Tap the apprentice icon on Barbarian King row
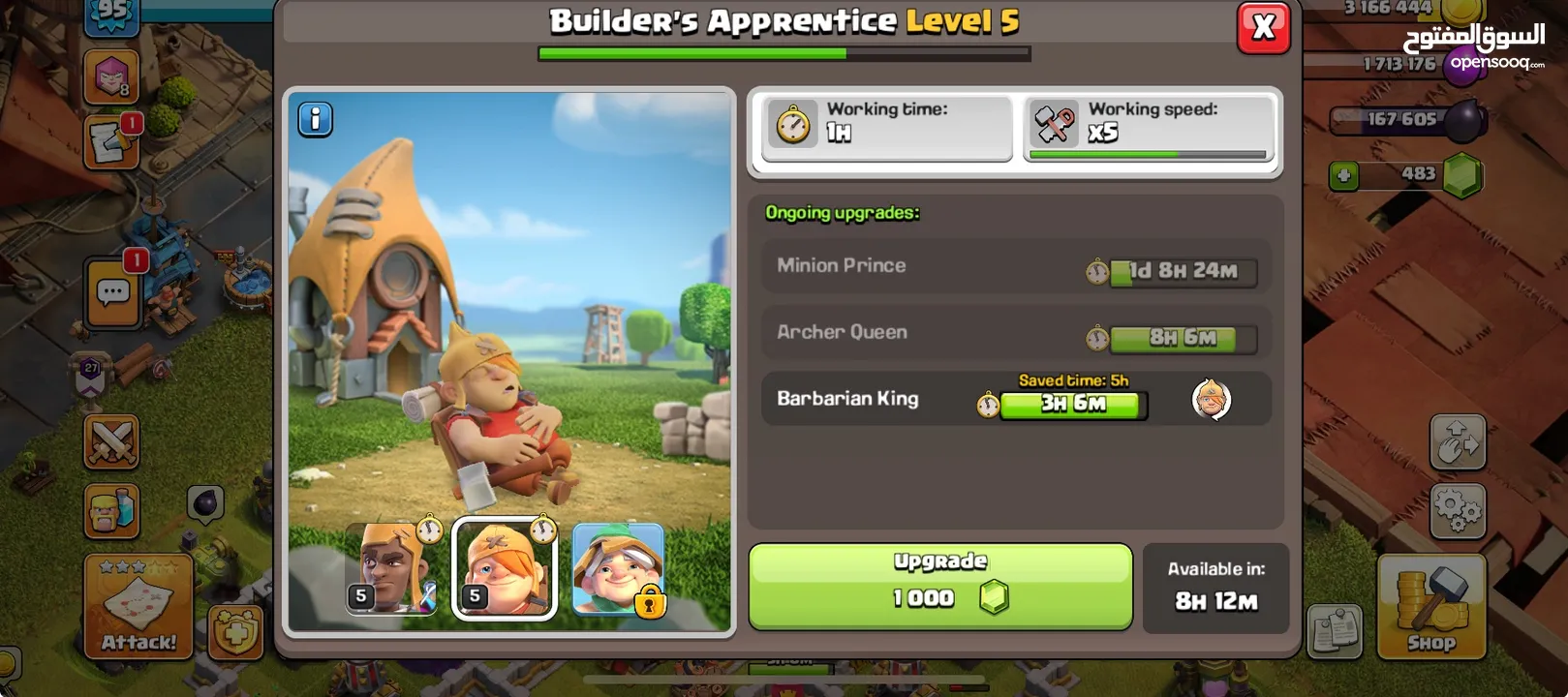Screen dimensions: 1568x697 pos(1211,399)
